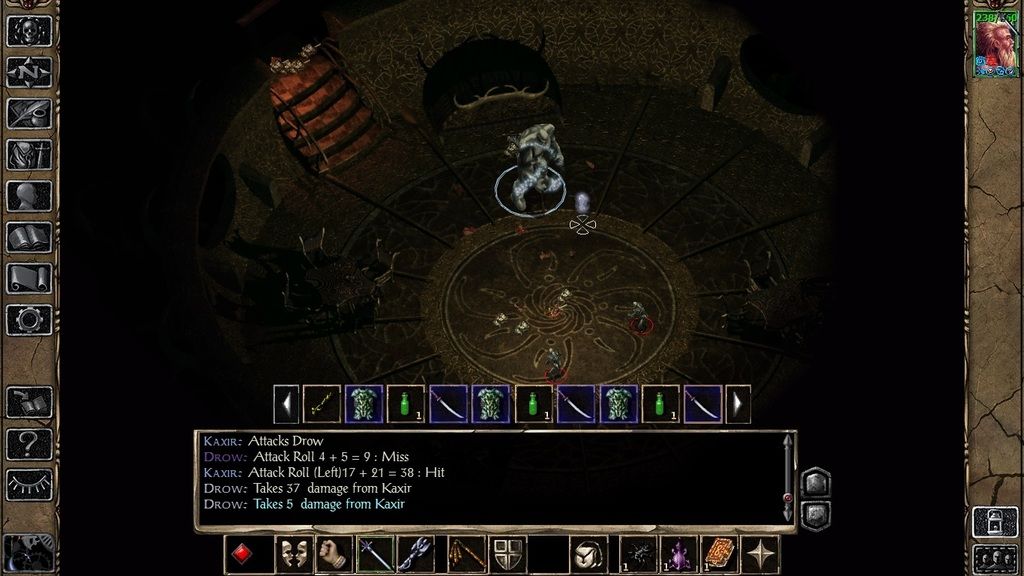Choose the talk masks action
The image size is (1024, 576).
tap(292, 554)
